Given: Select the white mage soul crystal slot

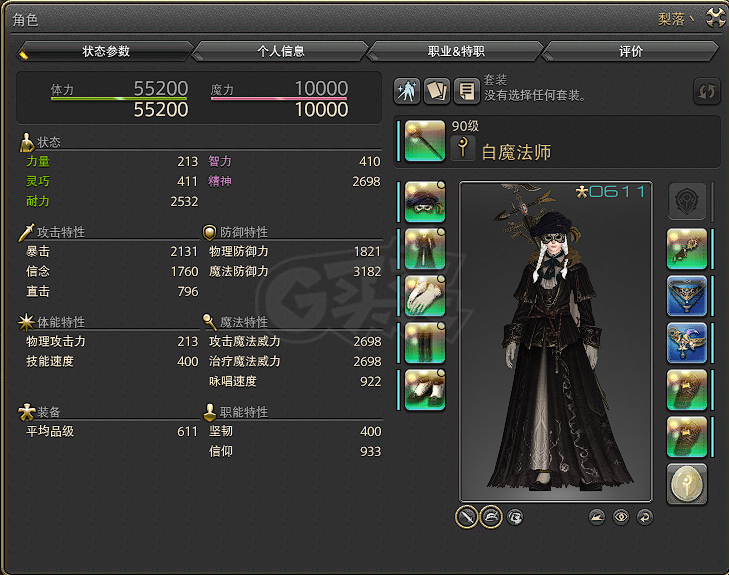Looking at the screenshot, I should pyautogui.click(x=687, y=484).
